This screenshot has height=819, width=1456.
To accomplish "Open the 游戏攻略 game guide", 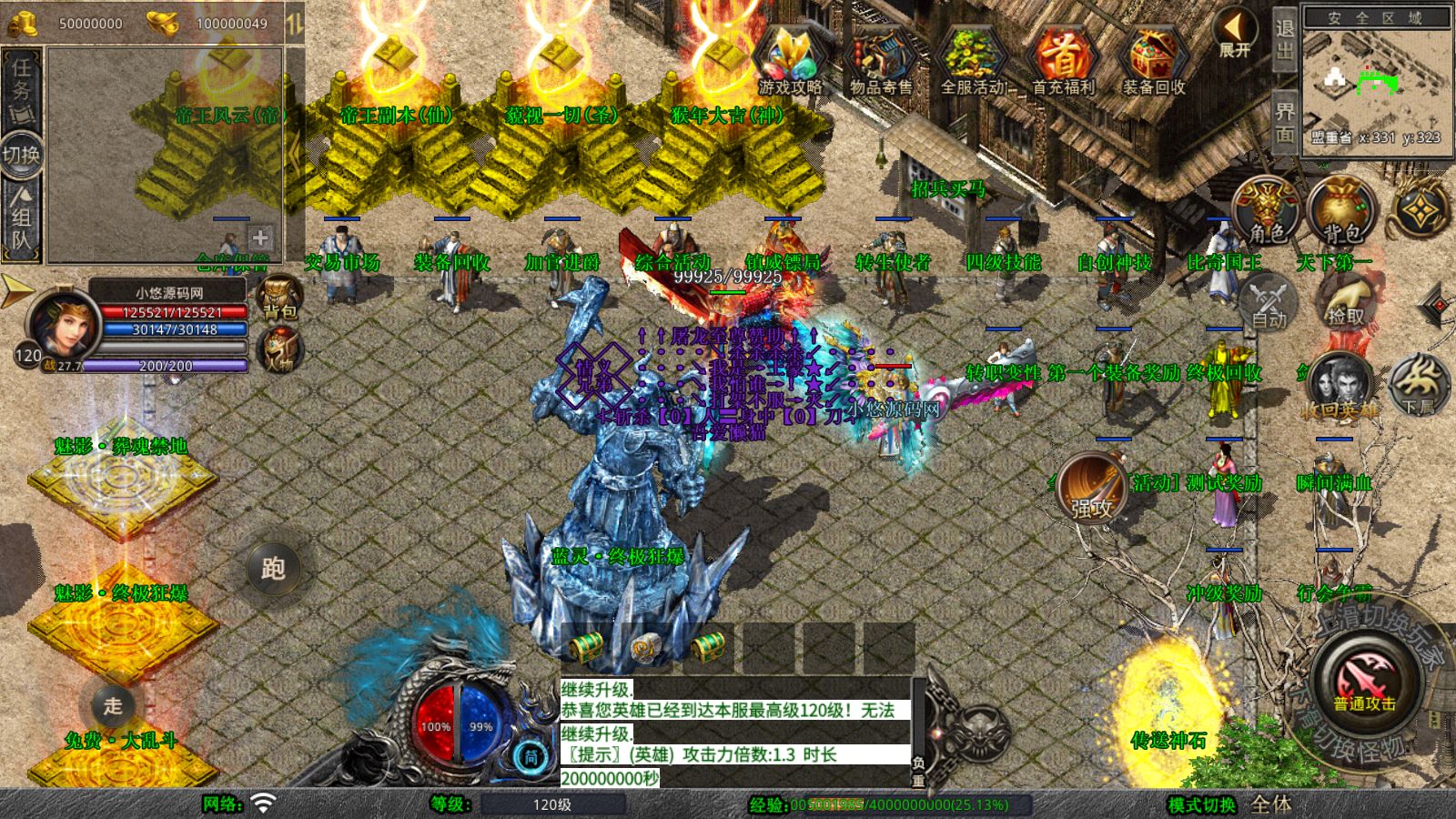I will click(790, 60).
